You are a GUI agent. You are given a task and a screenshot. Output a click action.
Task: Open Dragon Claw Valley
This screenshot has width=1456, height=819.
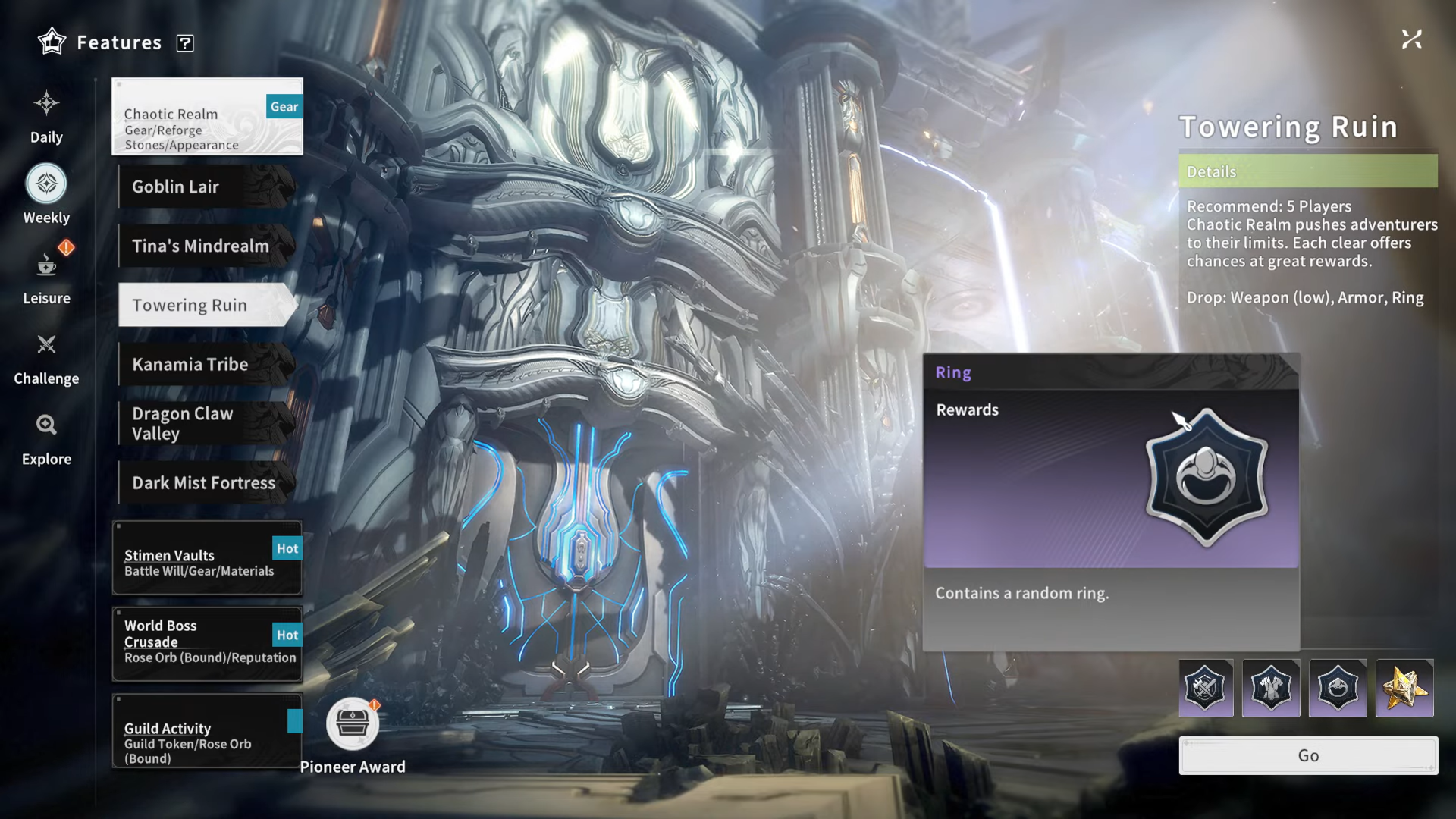tap(206, 423)
